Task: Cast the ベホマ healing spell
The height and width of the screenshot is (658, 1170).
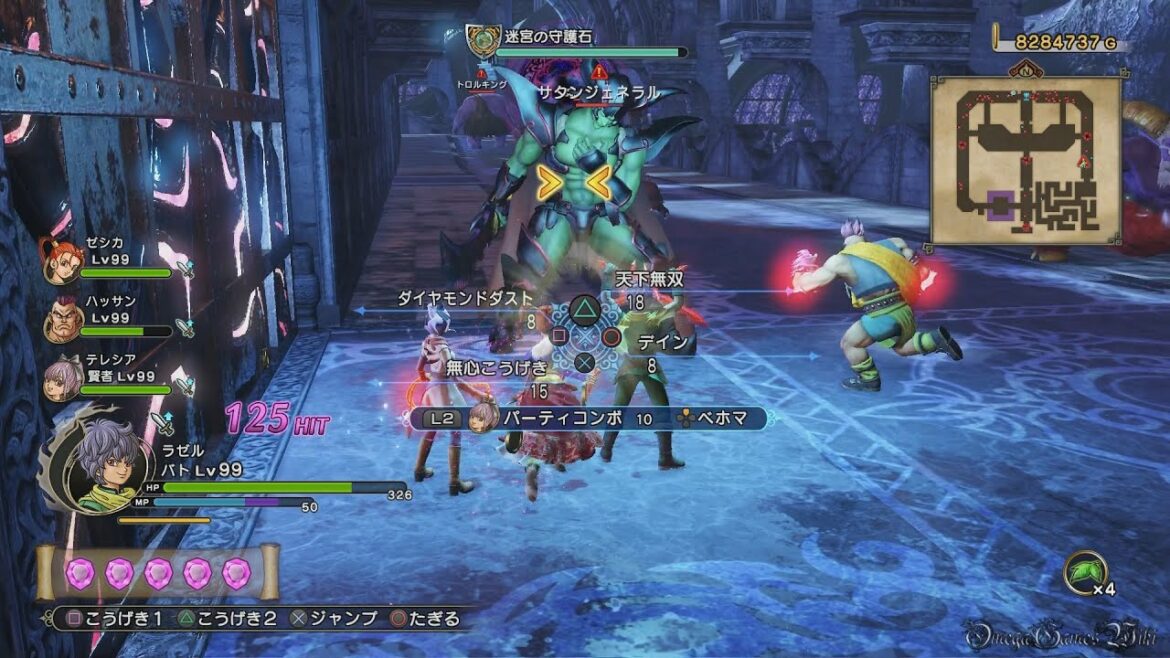Action: 722,418
